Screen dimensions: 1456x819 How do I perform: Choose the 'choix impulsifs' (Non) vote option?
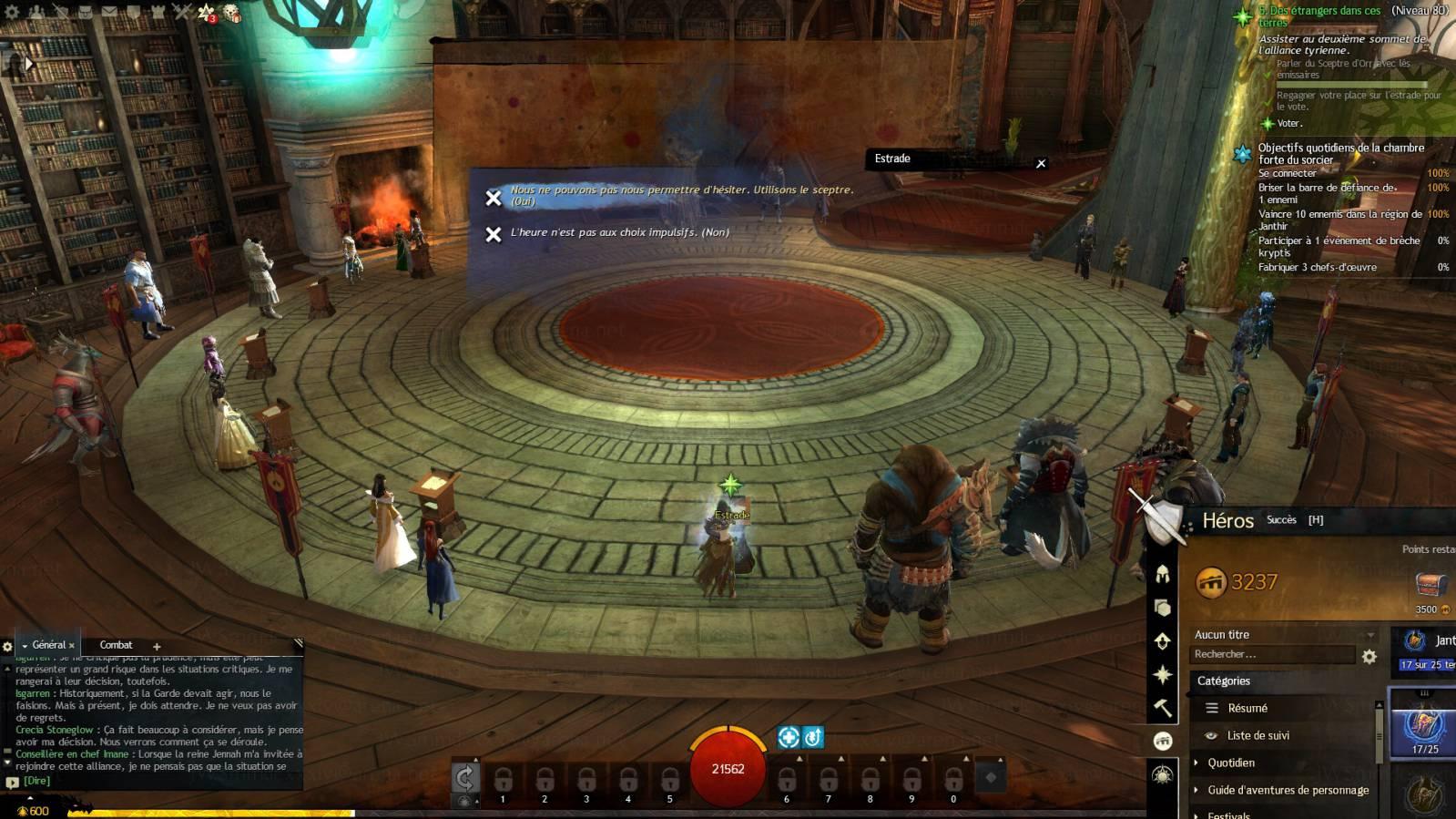tap(619, 233)
